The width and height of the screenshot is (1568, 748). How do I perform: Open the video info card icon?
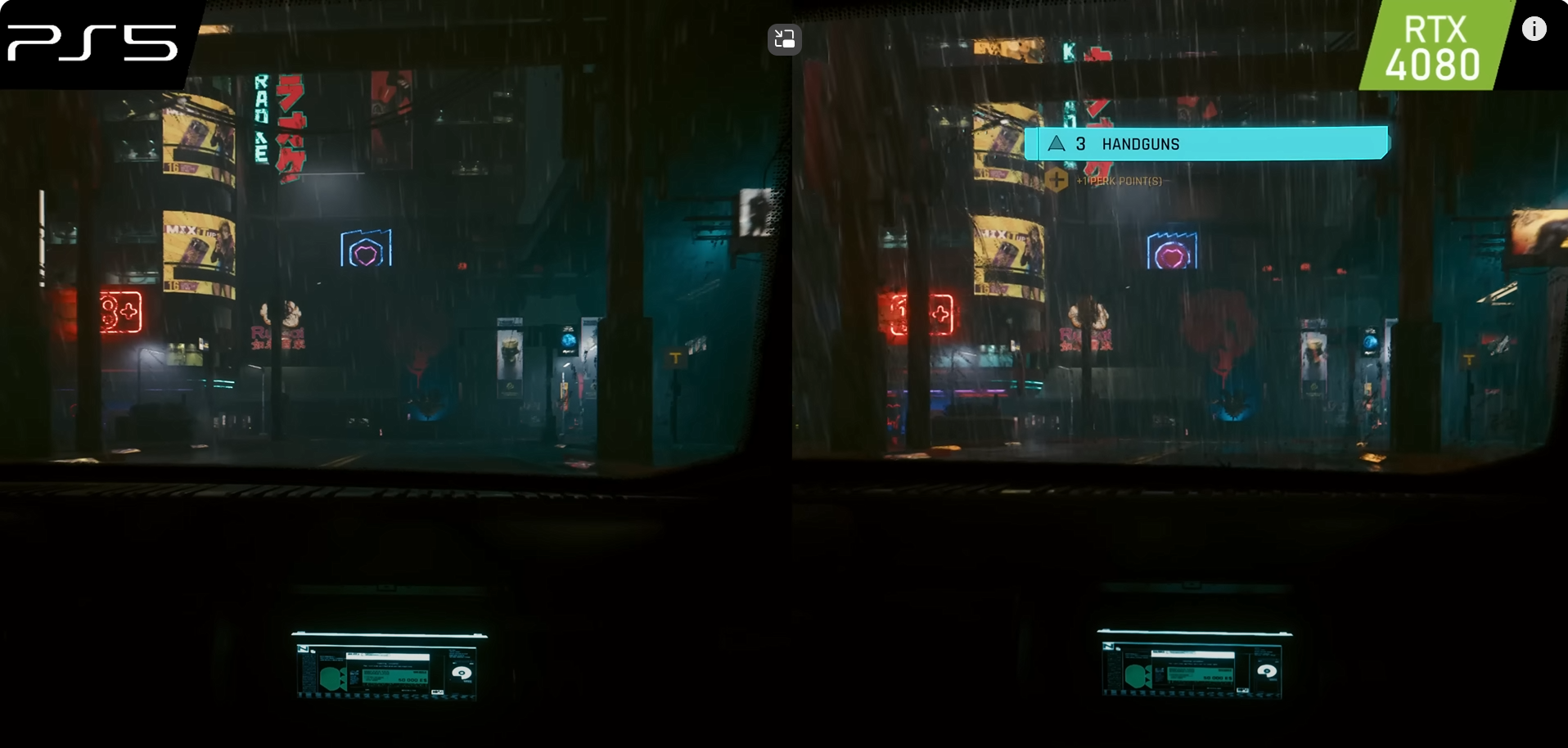[x=1534, y=29]
